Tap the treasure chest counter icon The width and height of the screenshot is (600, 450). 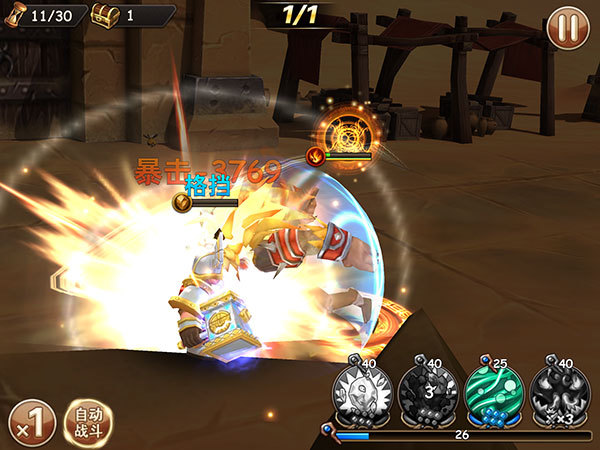pyautogui.click(x=104, y=16)
